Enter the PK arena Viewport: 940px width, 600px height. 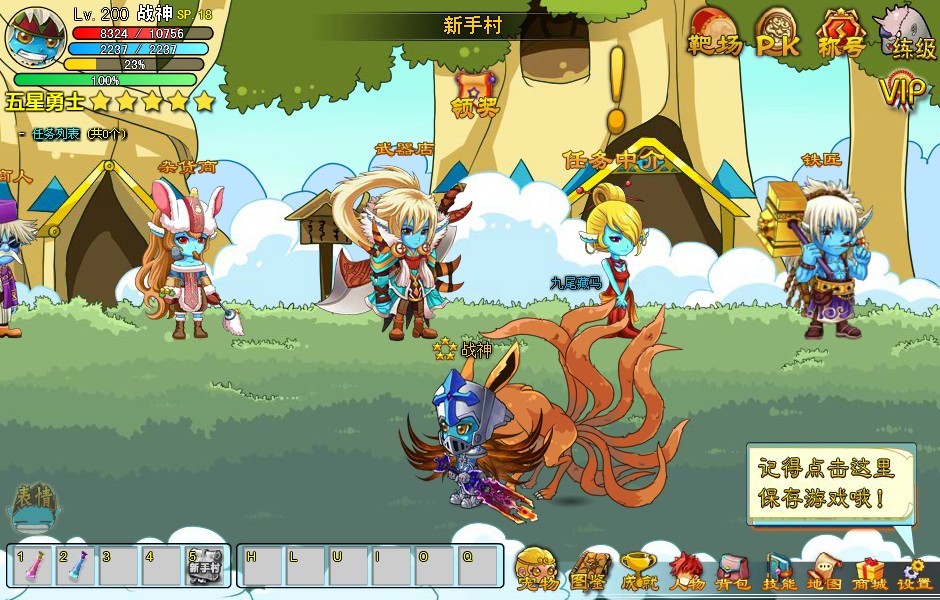click(x=776, y=34)
